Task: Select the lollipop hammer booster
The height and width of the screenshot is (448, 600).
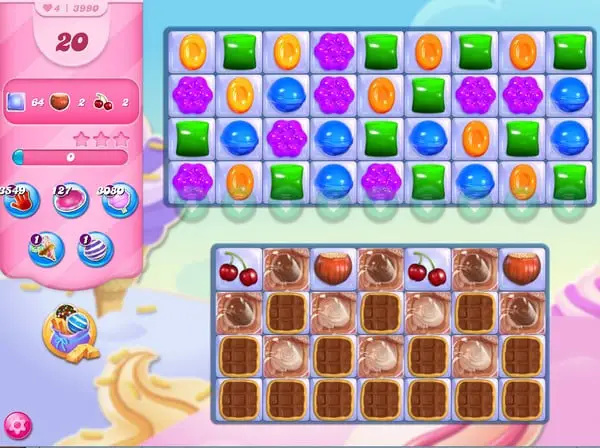Action: click(116, 200)
